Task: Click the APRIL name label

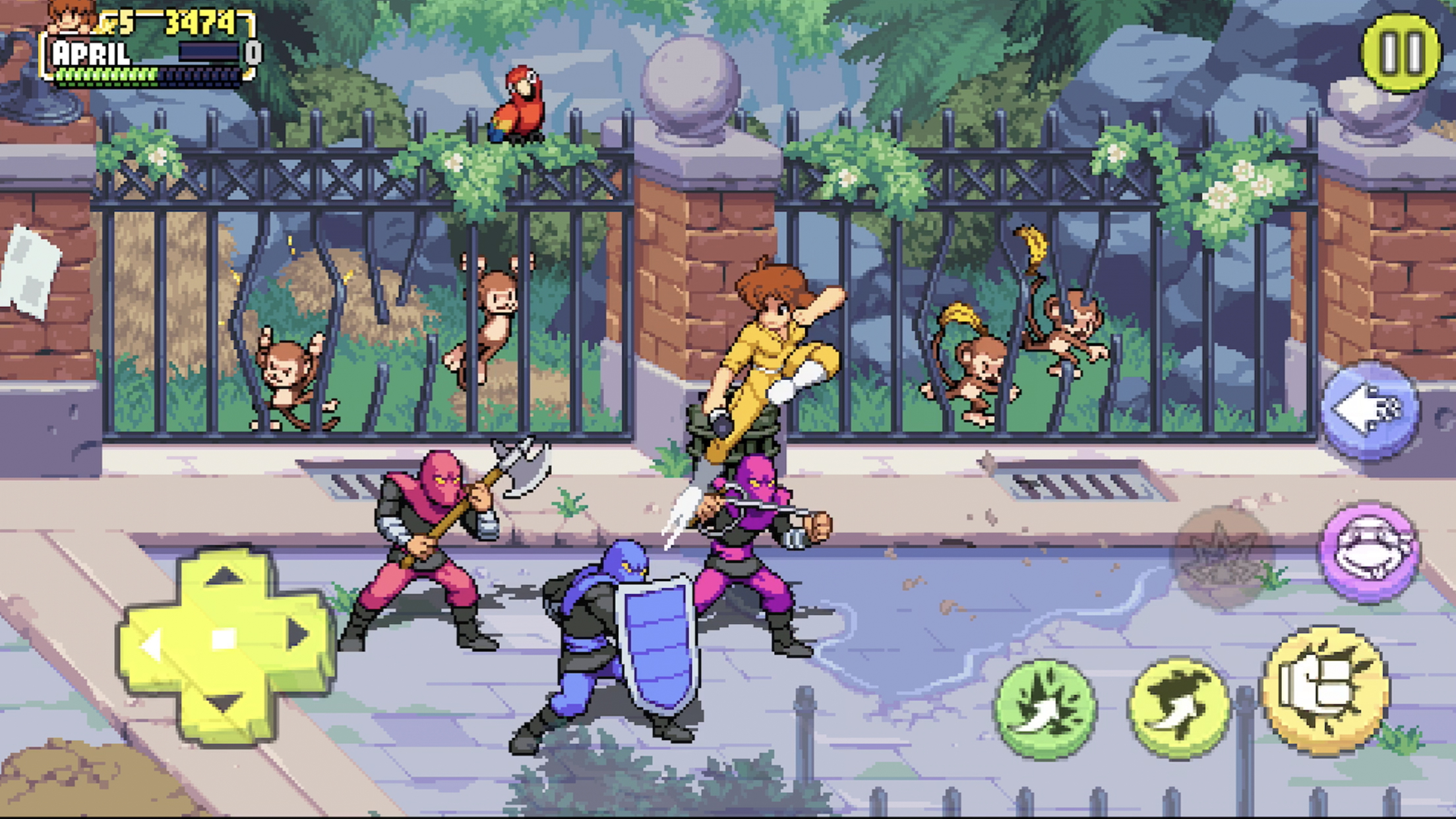Action: (x=91, y=53)
